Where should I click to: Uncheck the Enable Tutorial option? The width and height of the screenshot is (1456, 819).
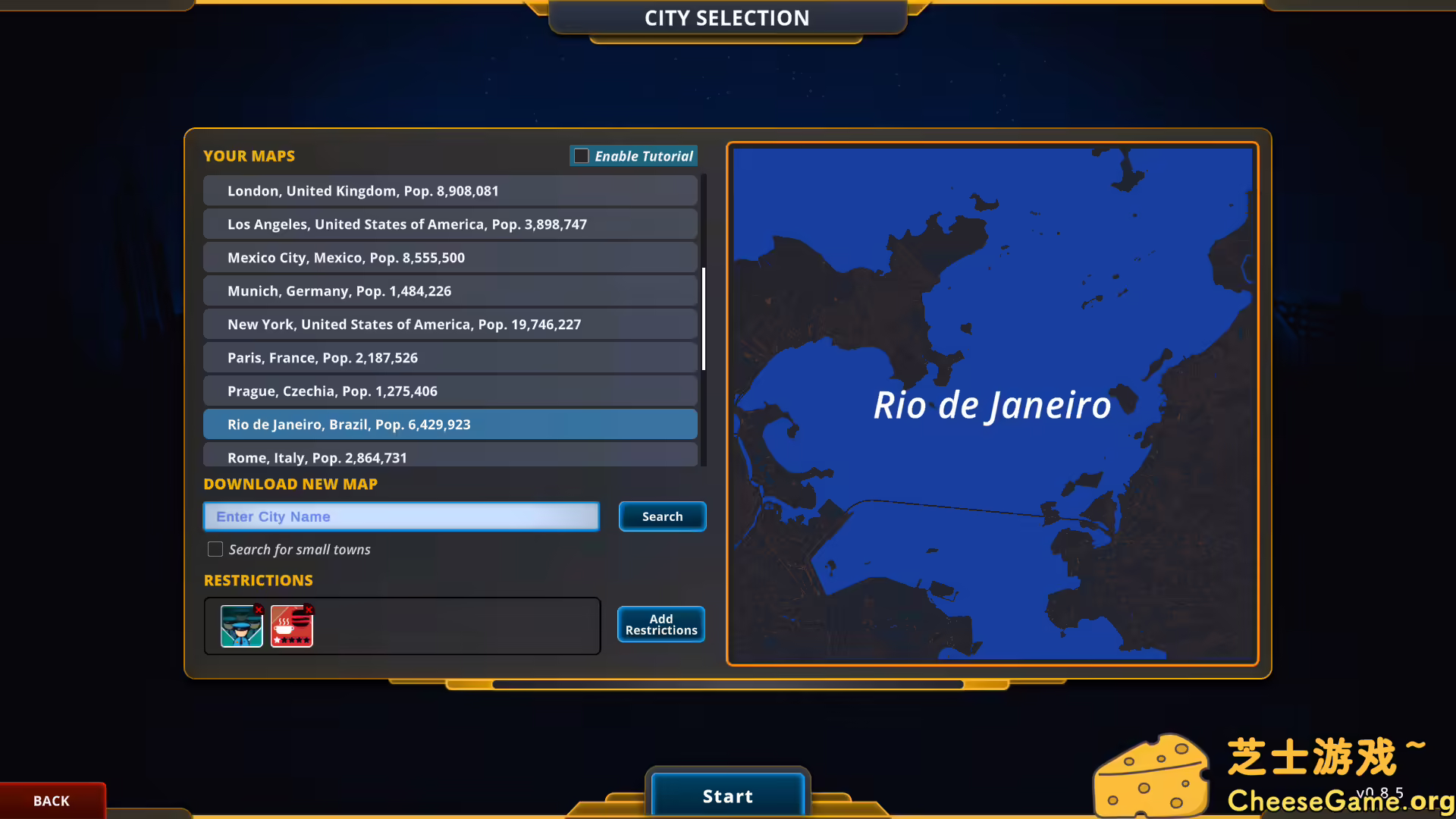[x=581, y=155]
